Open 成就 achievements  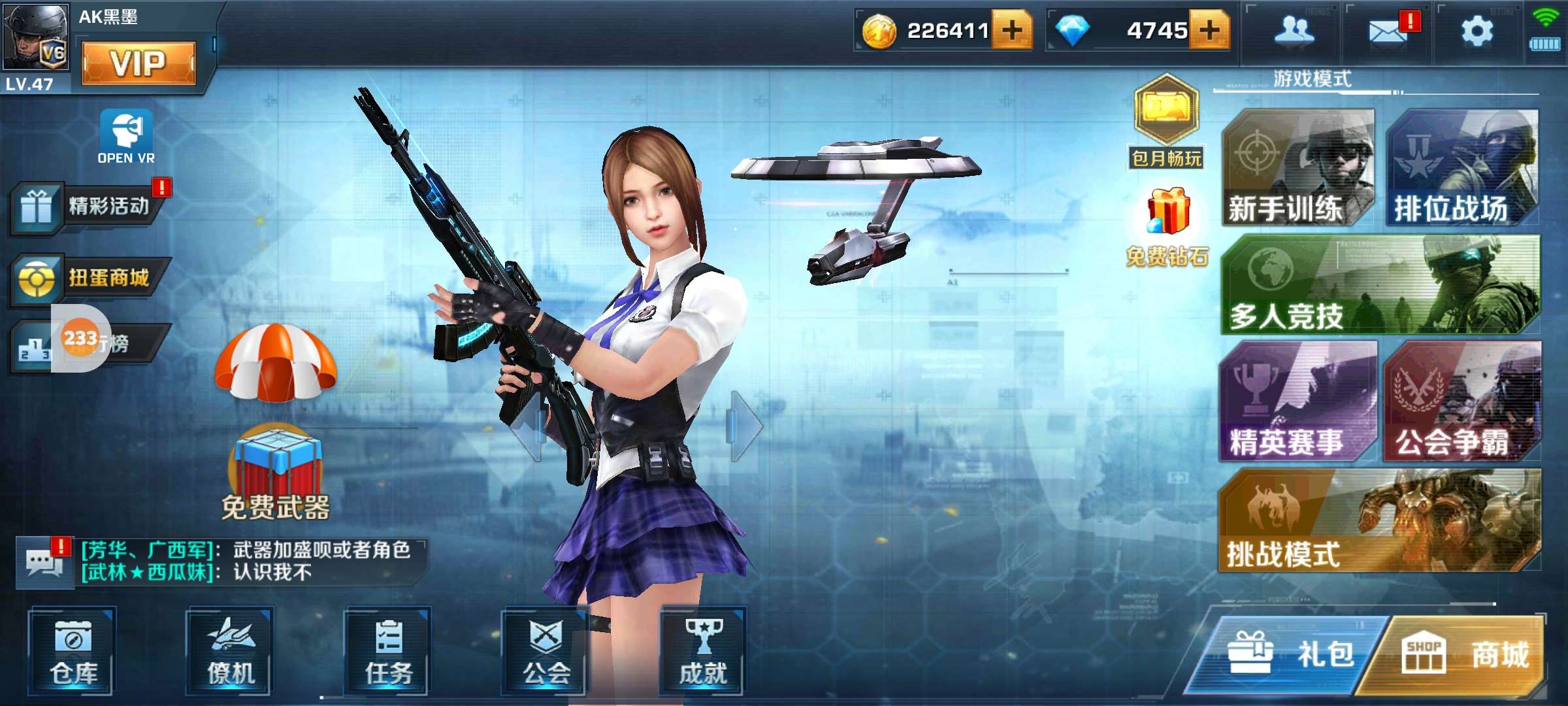tap(703, 652)
